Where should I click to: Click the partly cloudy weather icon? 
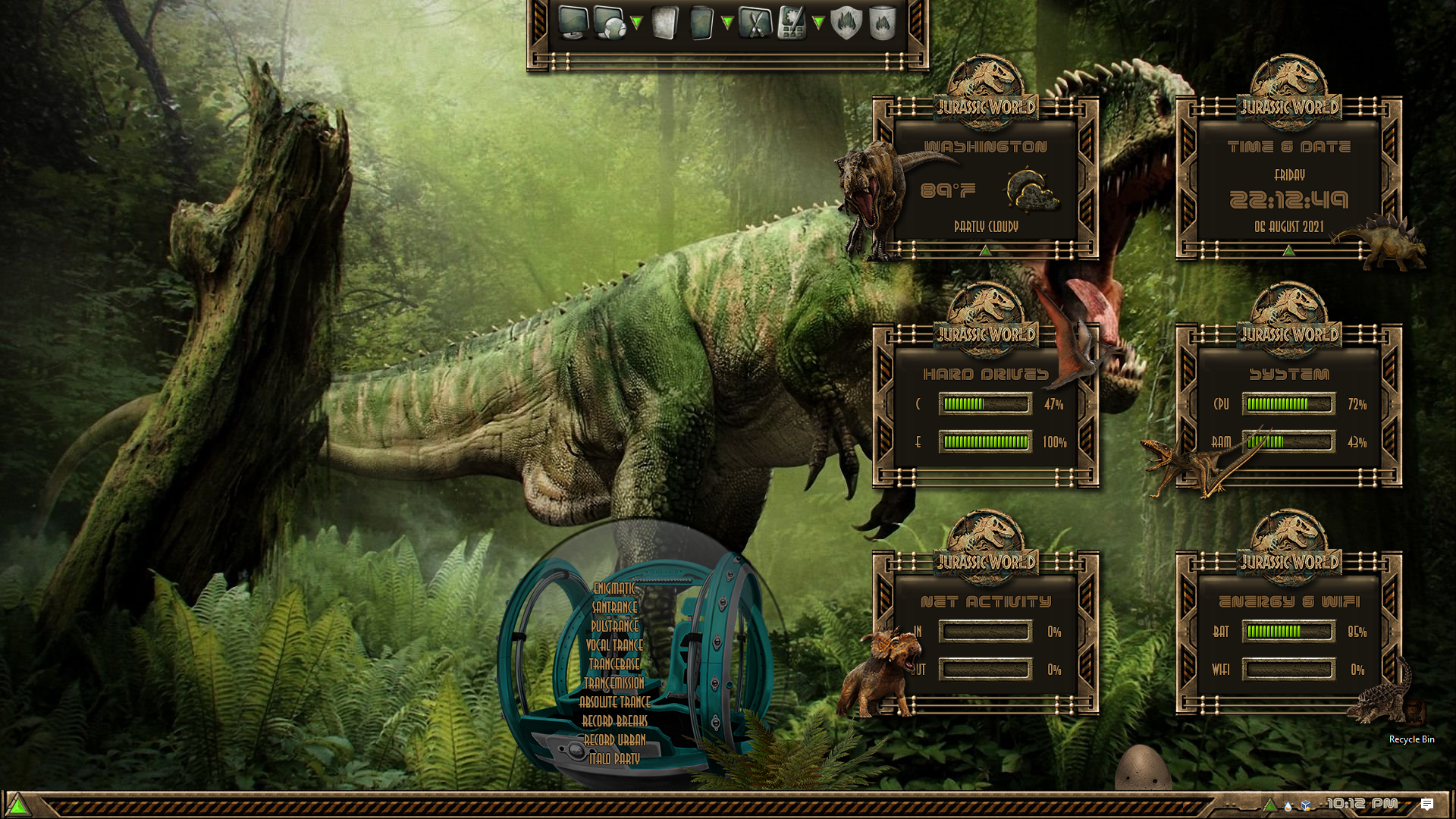[1031, 190]
